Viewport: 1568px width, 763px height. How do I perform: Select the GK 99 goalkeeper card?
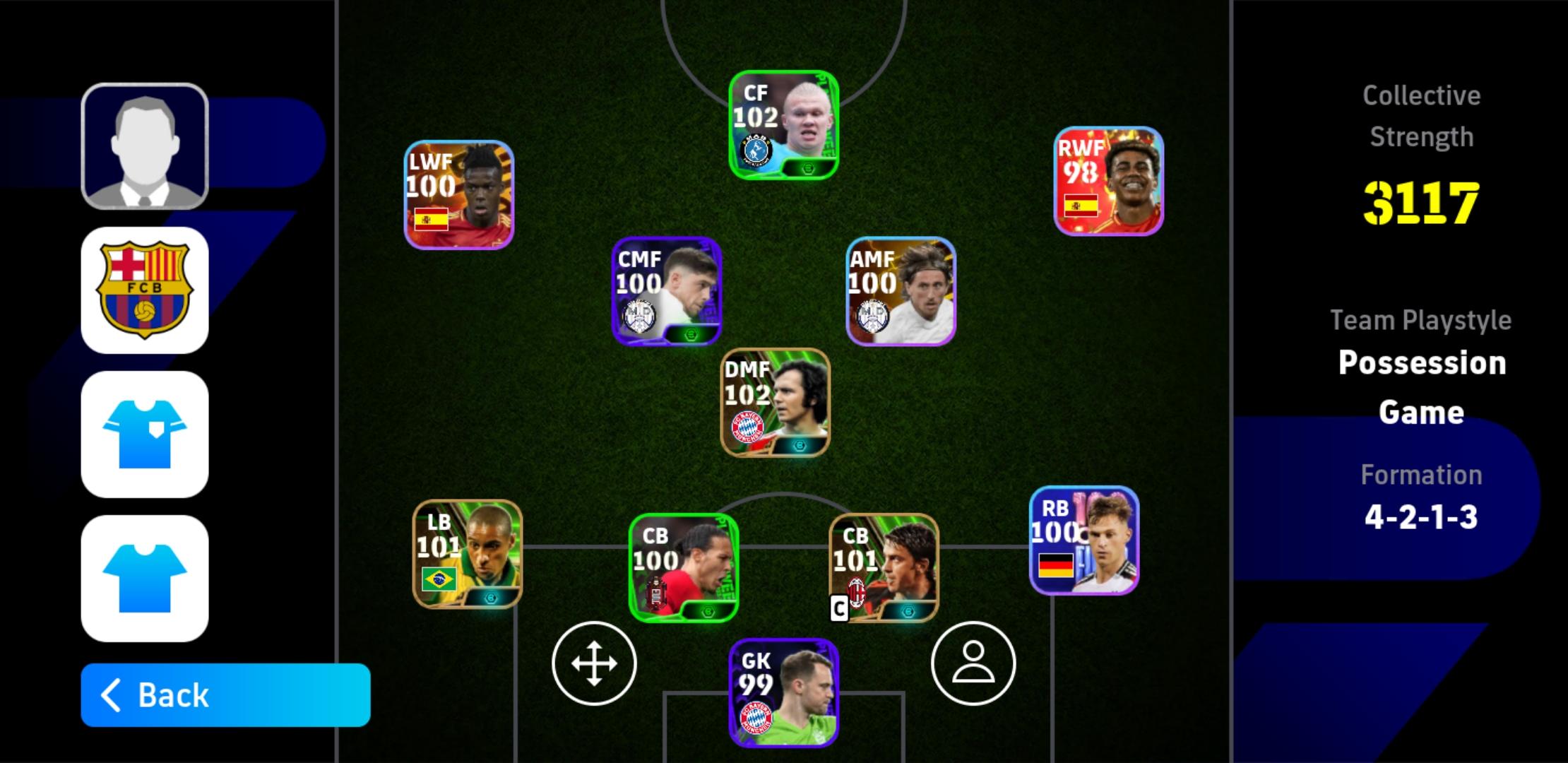click(783, 692)
